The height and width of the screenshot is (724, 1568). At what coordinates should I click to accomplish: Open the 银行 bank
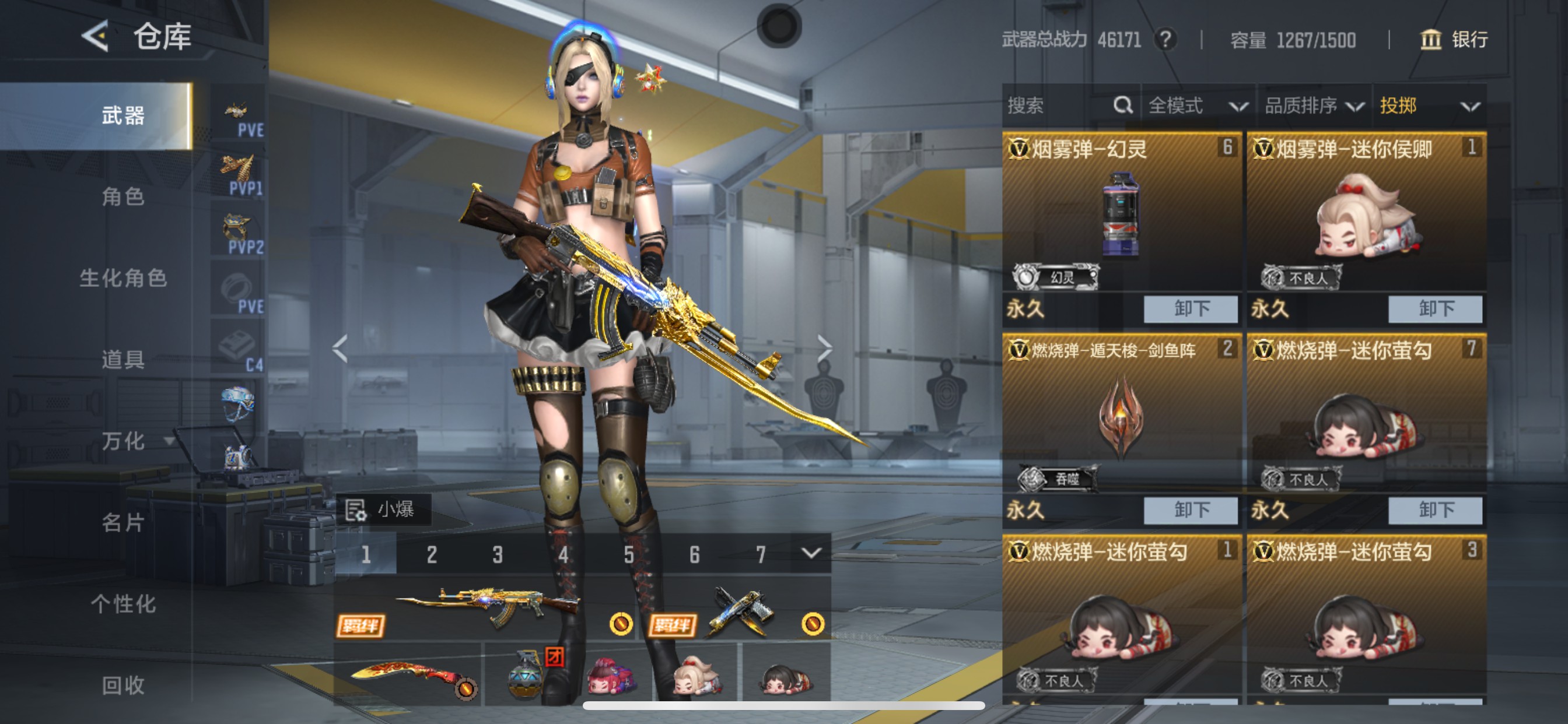(1454, 40)
